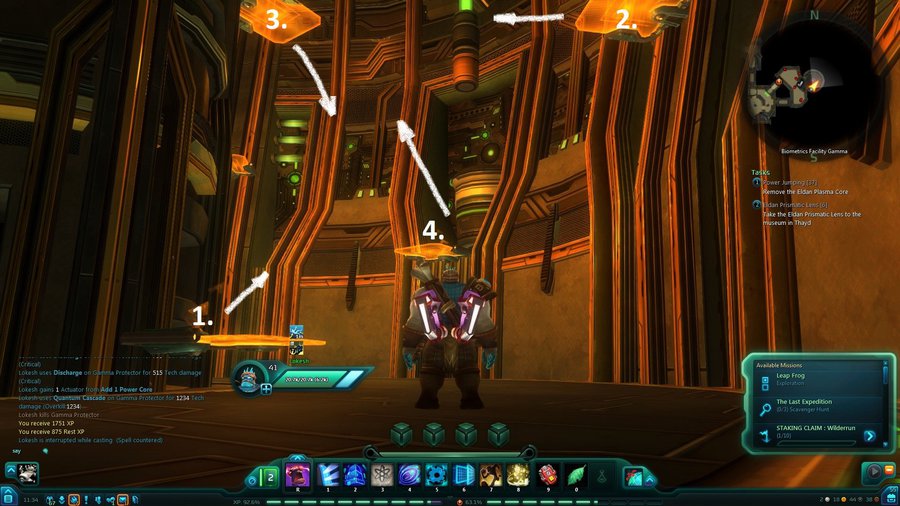Use the blue grid ability in slot 6
Image resolution: width=900 pixels, height=506 pixels.
pos(464,474)
